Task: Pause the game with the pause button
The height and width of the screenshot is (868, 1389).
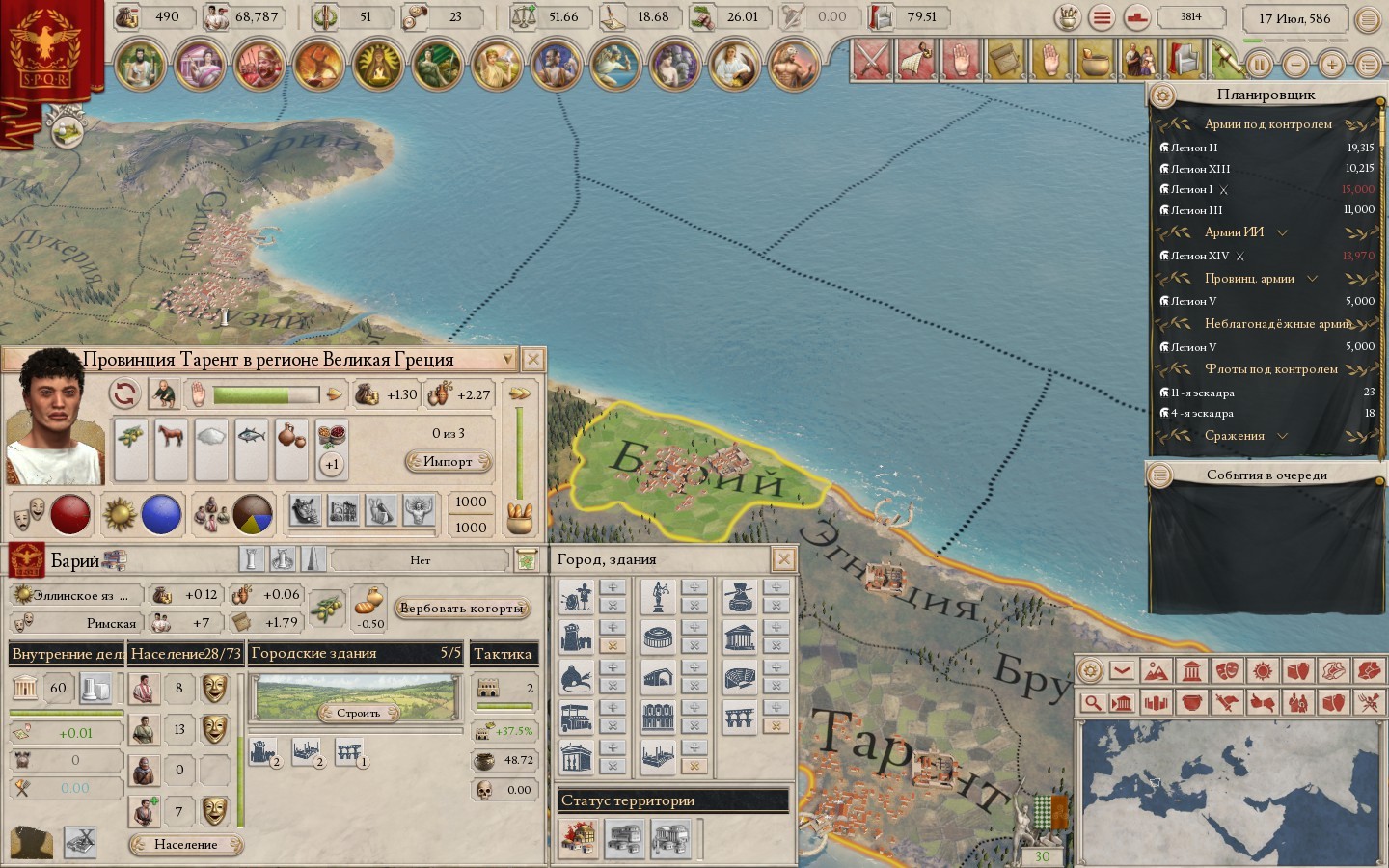Action: pyautogui.click(x=1260, y=65)
